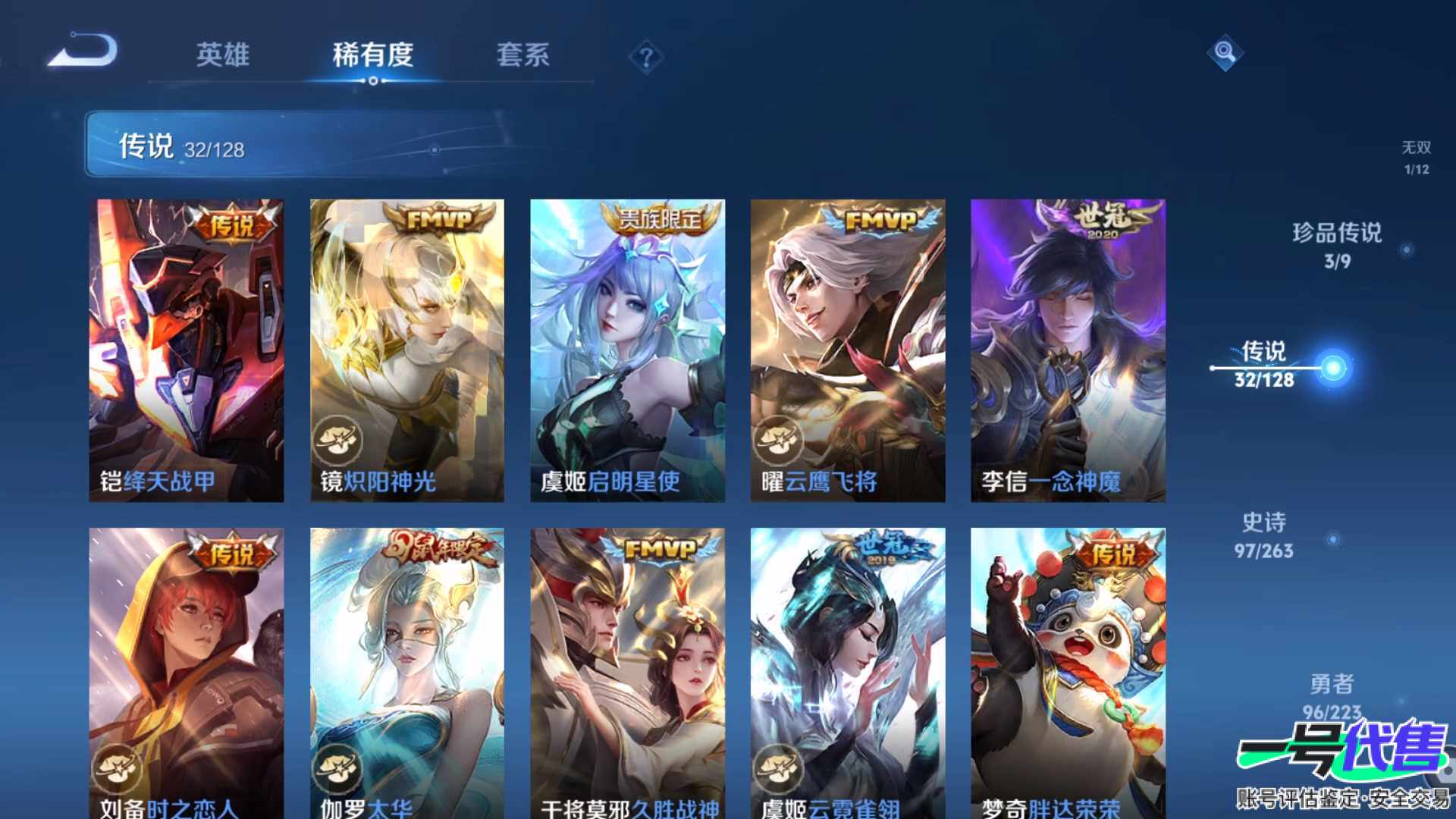Go back using the return arrow
The height and width of the screenshot is (819, 1456).
[x=83, y=52]
